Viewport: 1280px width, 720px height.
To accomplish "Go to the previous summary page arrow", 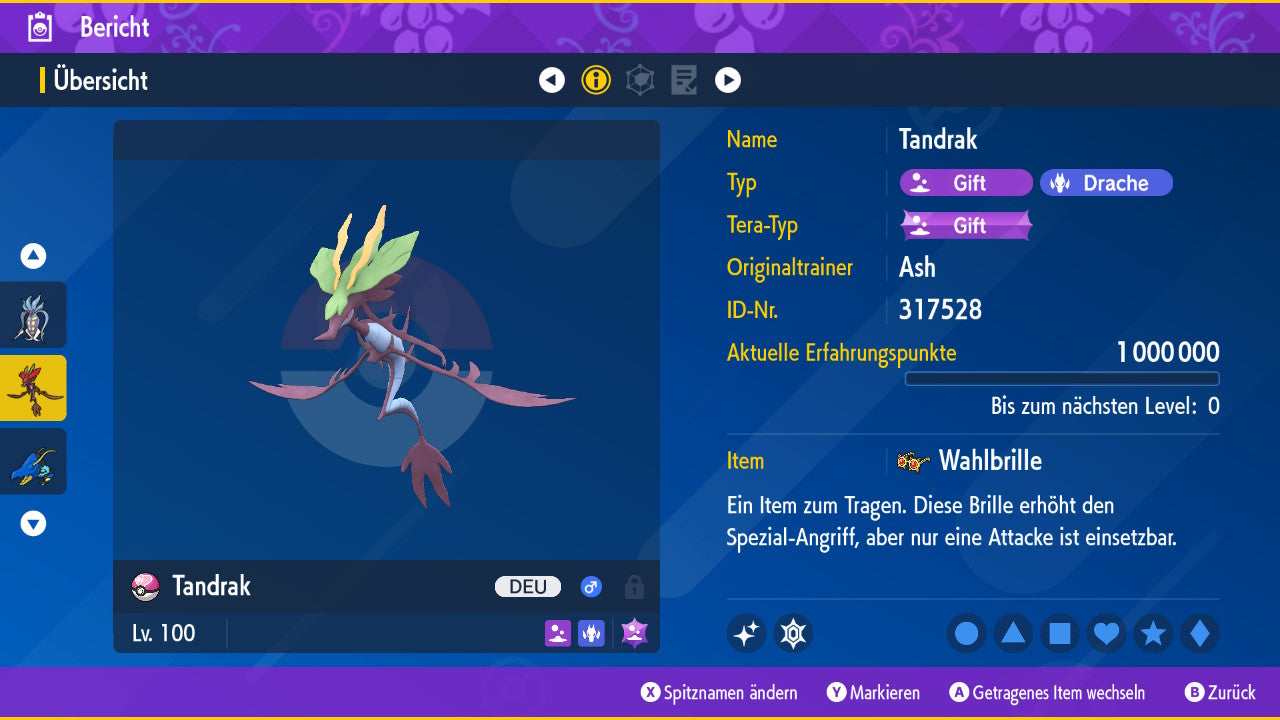I will coord(552,80).
